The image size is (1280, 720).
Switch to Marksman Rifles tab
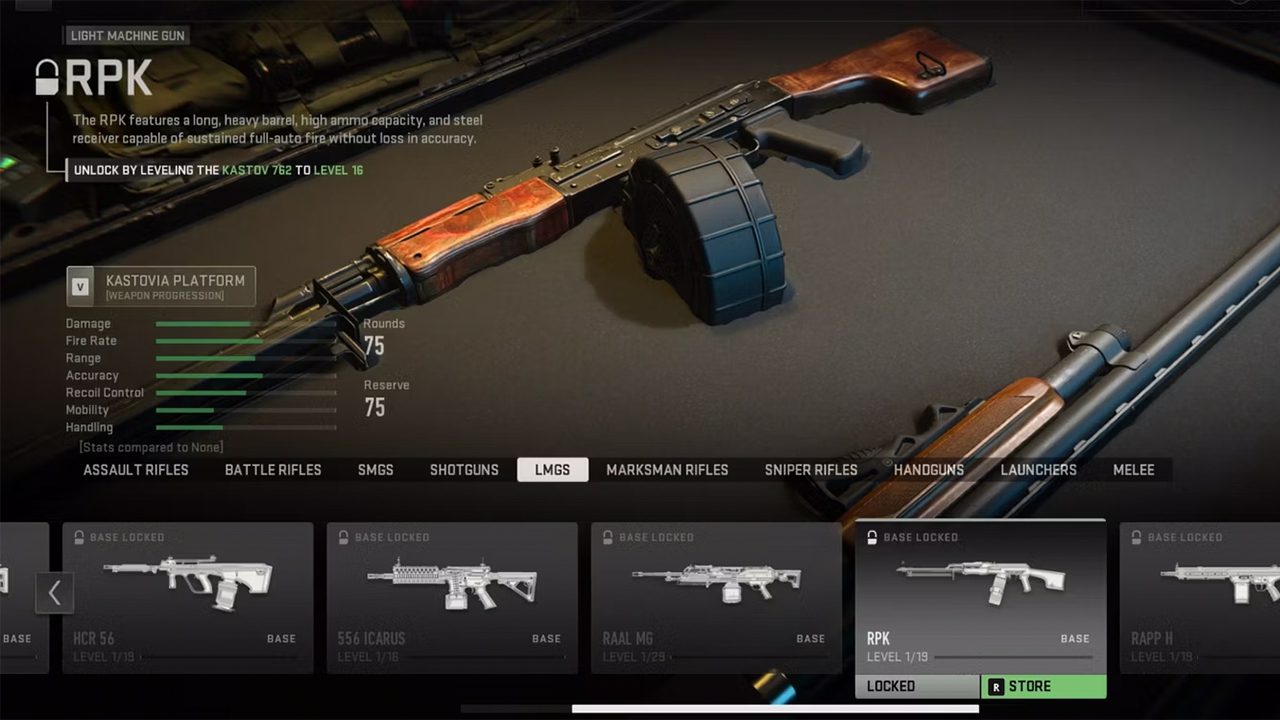point(667,470)
